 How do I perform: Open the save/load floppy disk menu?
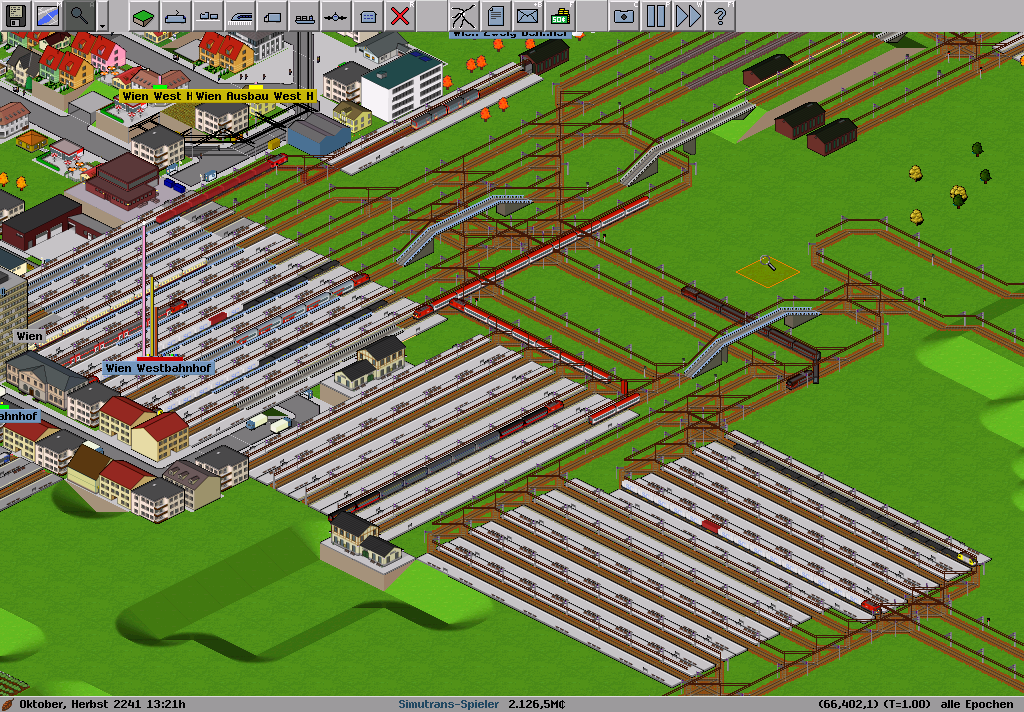click(16, 15)
